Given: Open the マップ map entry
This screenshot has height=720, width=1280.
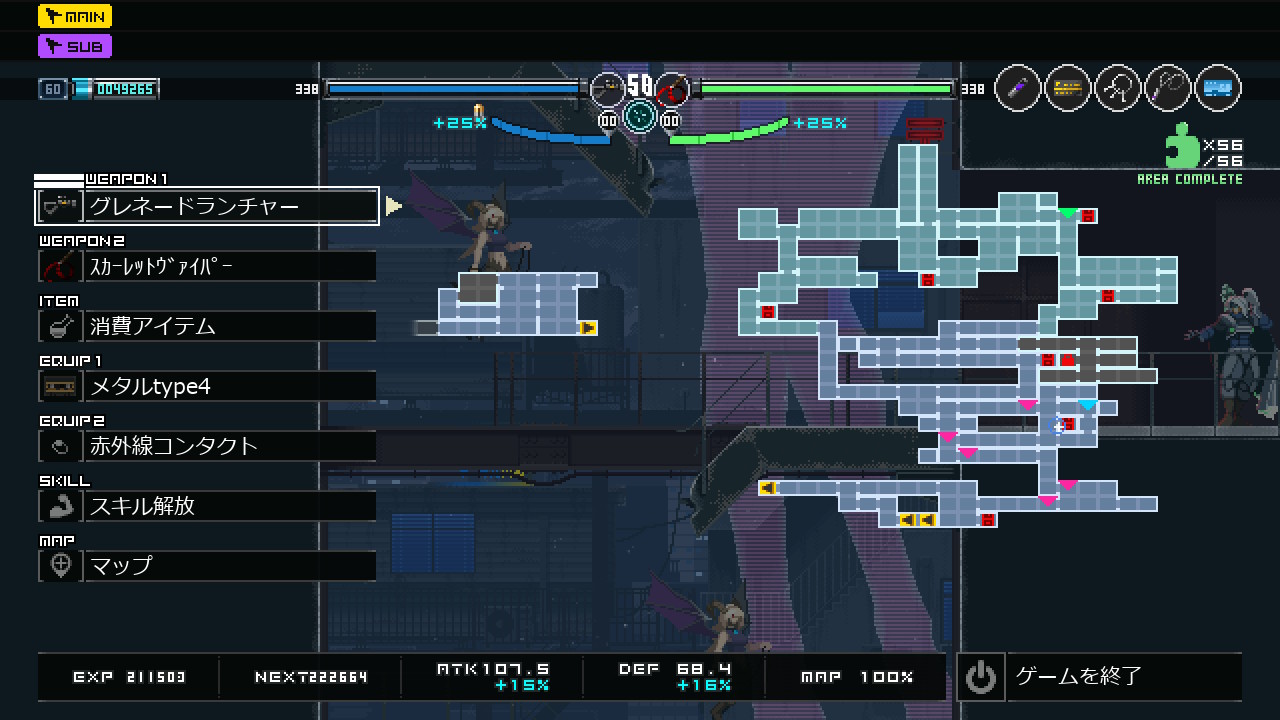Looking at the screenshot, I should 207,566.
